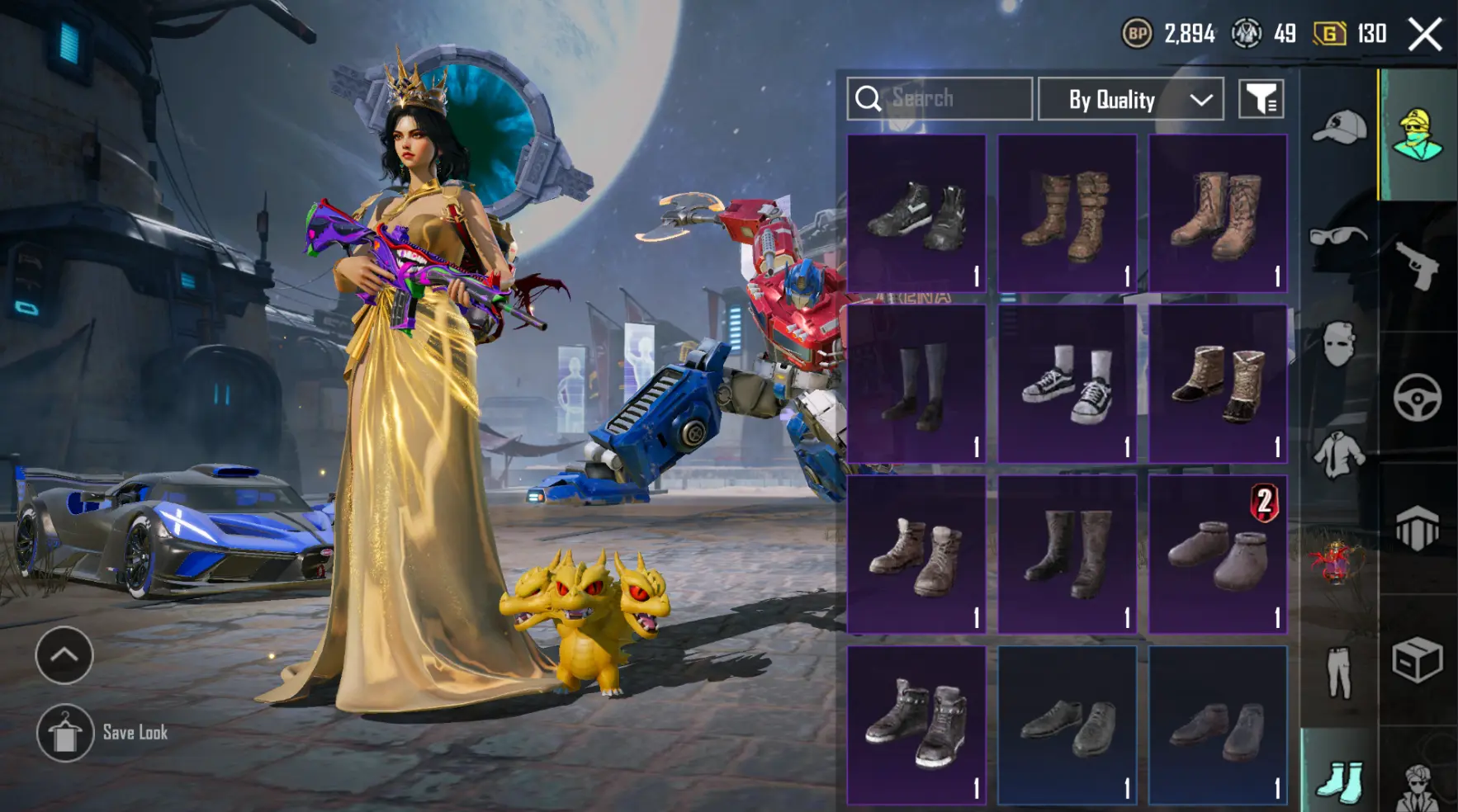Open the item filter funnel button
The image size is (1458, 812).
click(1261, 100)
